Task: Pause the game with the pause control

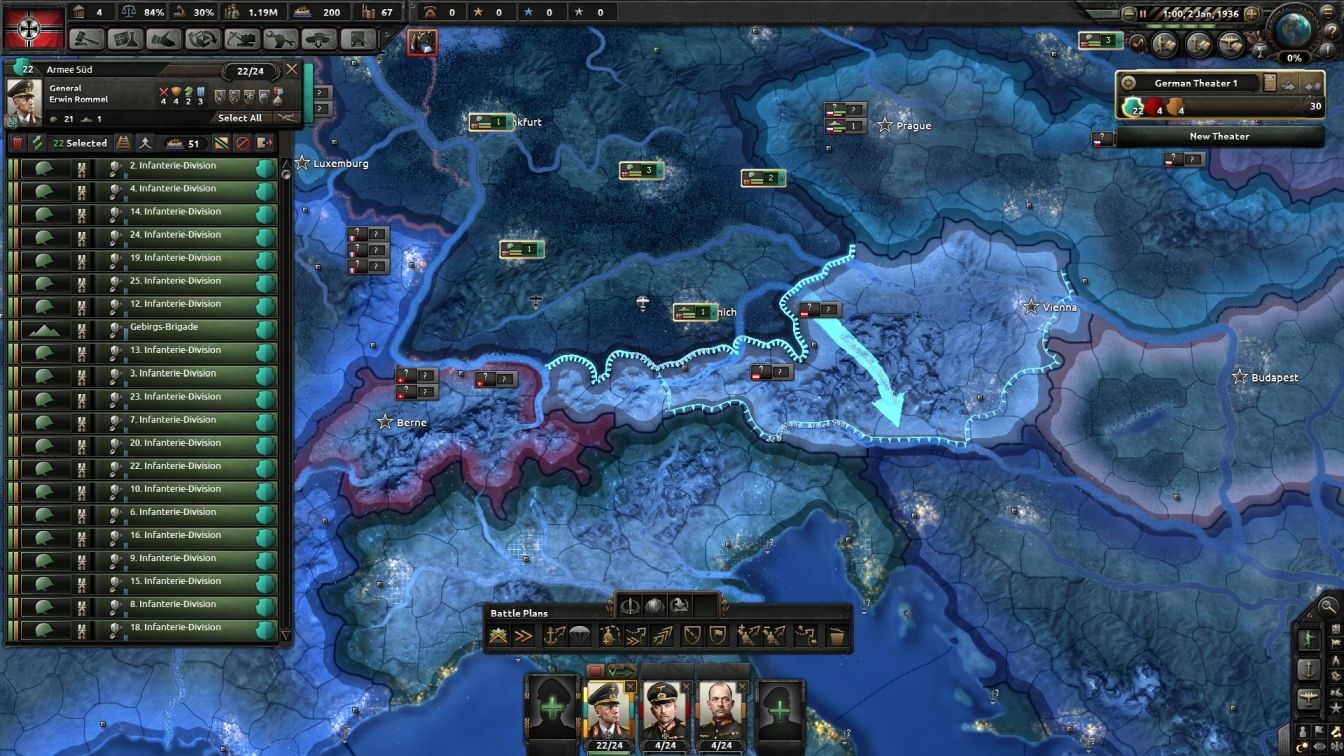Action: 1143,14
